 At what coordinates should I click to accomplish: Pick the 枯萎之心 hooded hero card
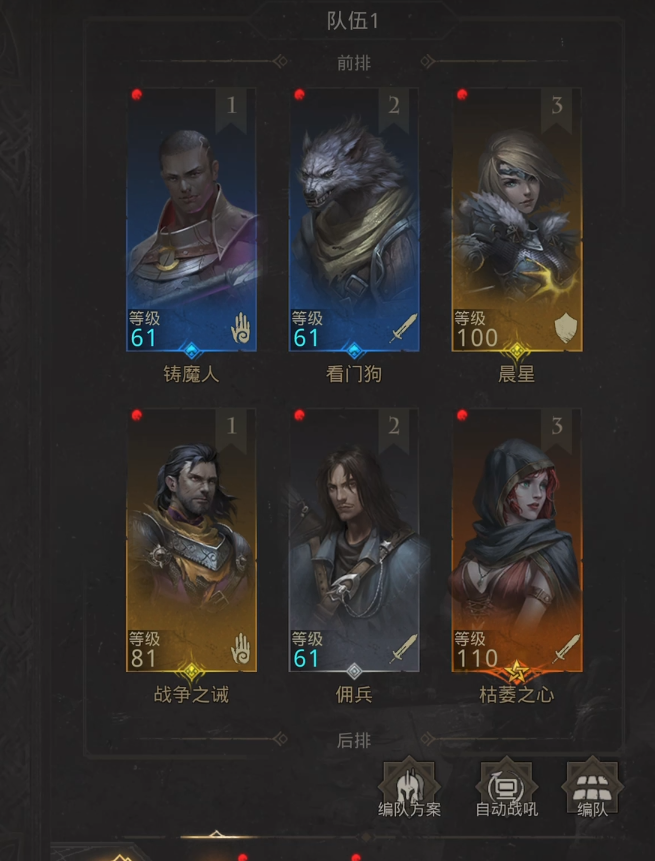(517, 540)
